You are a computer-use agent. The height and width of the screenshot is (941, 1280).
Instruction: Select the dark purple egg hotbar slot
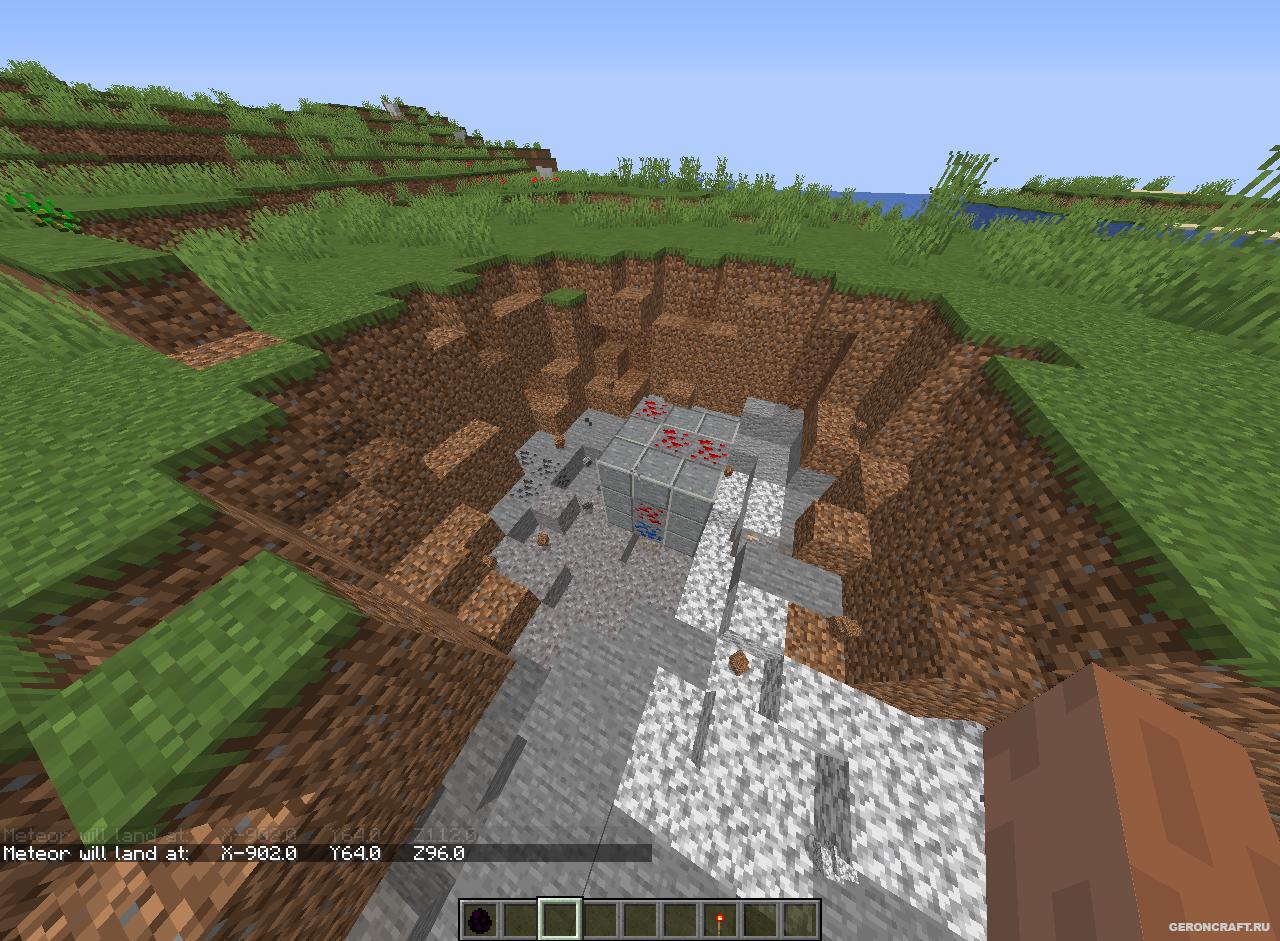click(x=480, y=919)
